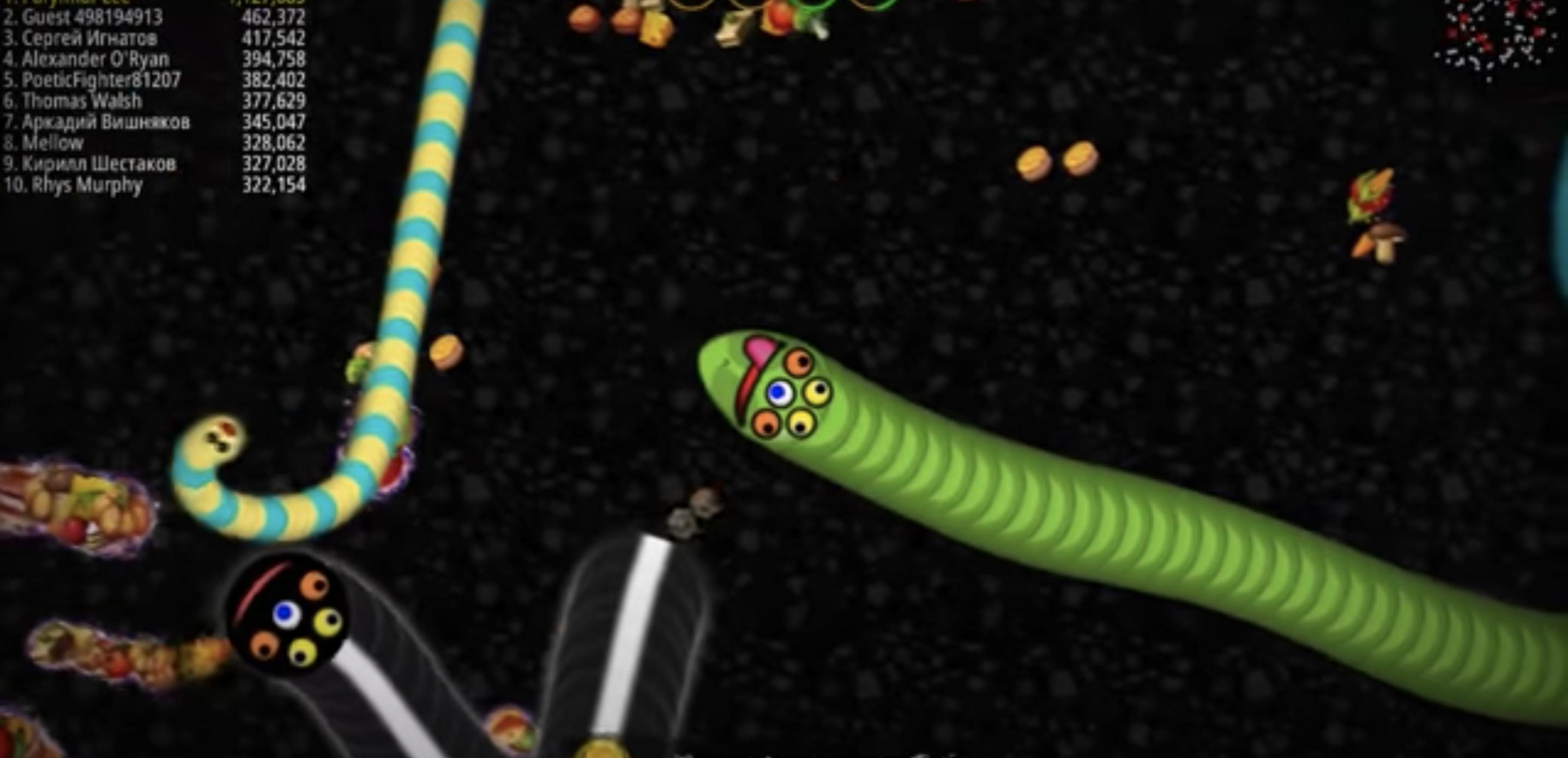Viewport: 1568px width, 758px height.
Task: Click the green hoop at top center
Action: click(x=816, y=7)
